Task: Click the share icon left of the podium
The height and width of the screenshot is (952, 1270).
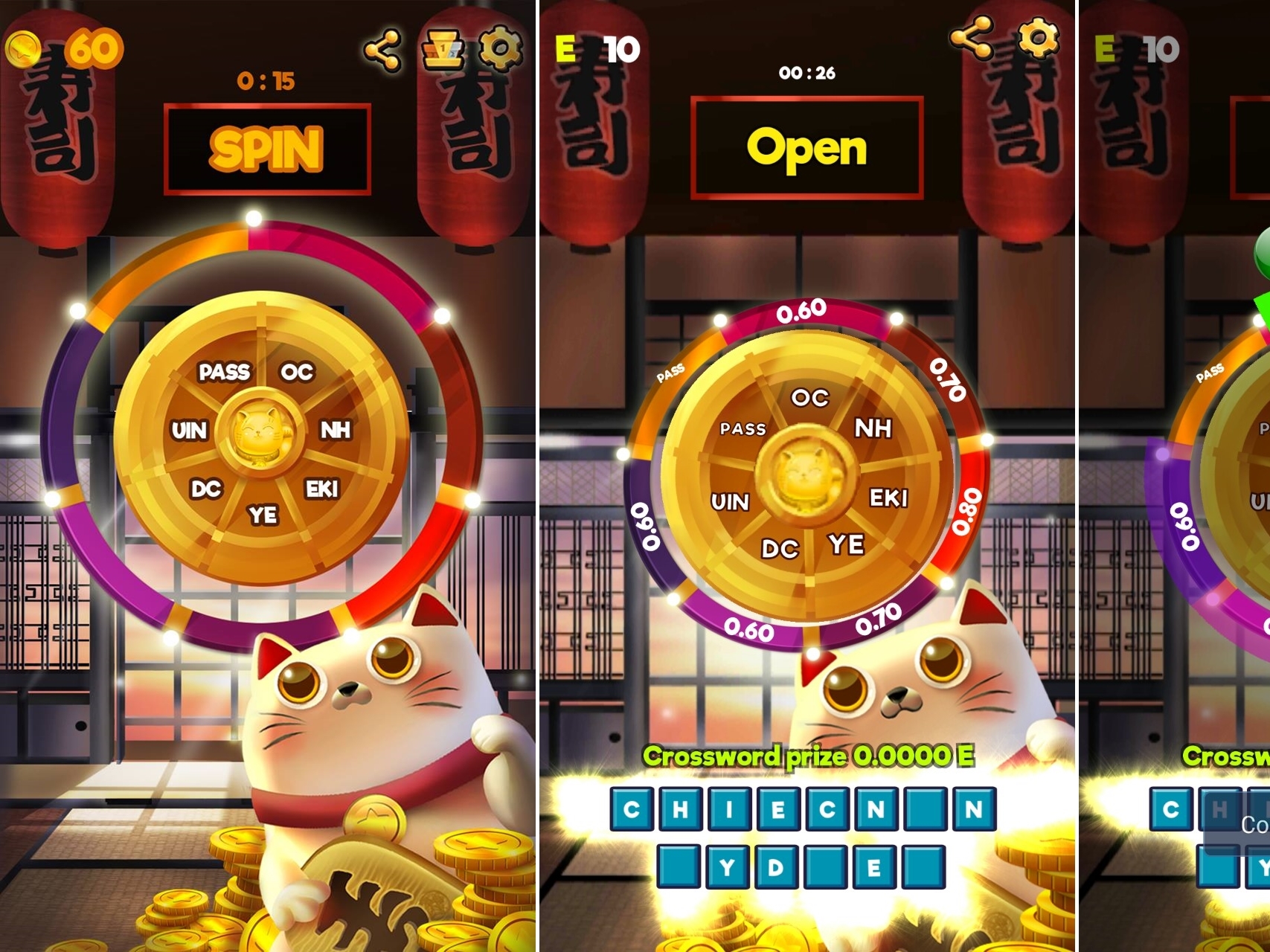Action: click(x=383, y=51)
